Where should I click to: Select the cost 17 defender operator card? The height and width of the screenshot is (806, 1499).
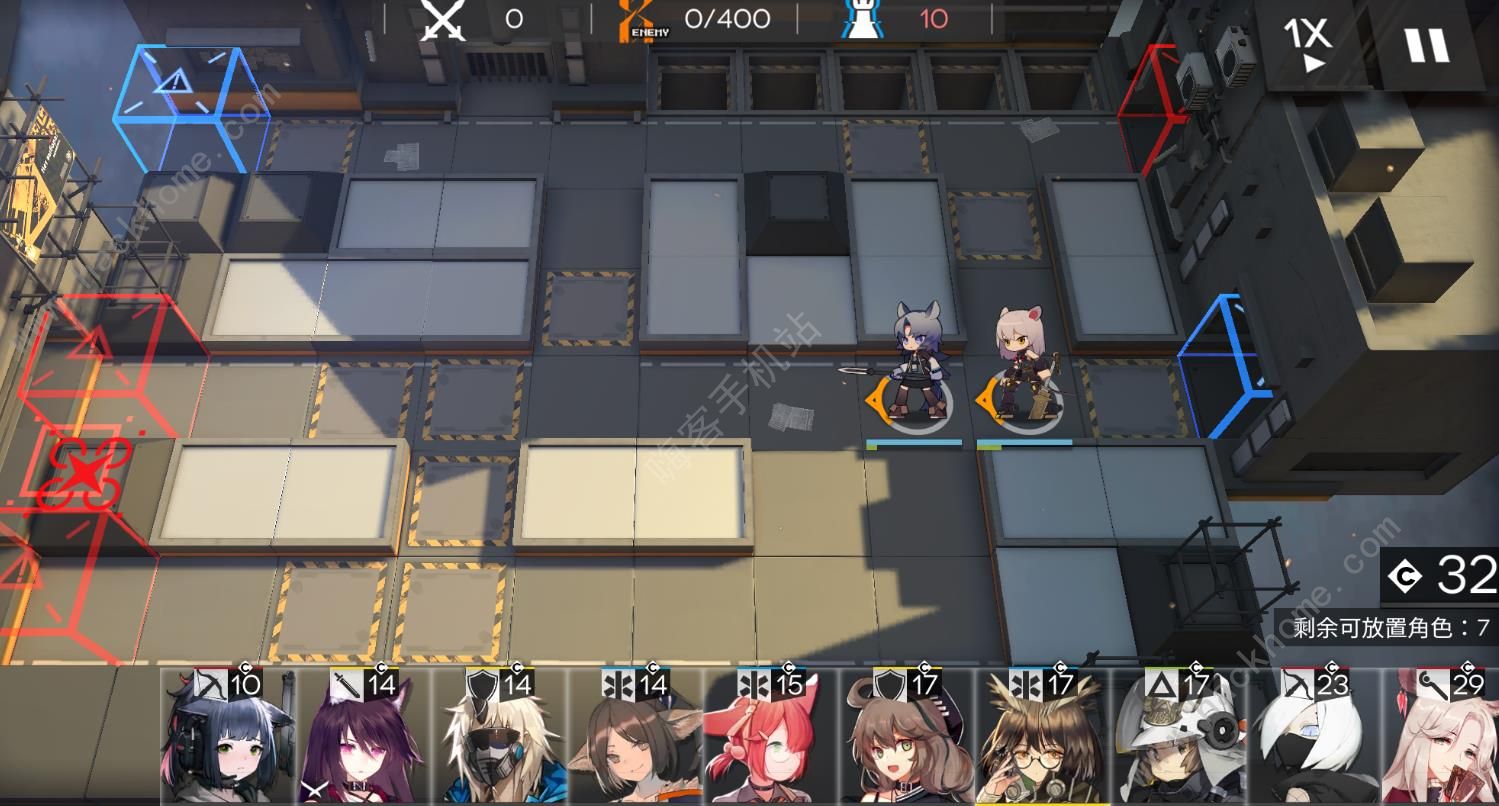pyautogui.click(x=907, y=738)
